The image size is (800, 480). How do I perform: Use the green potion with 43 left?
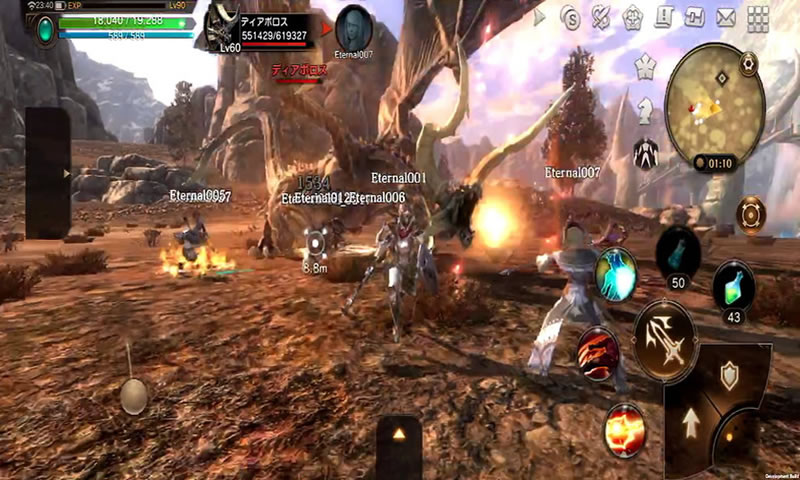click(732, 282)
